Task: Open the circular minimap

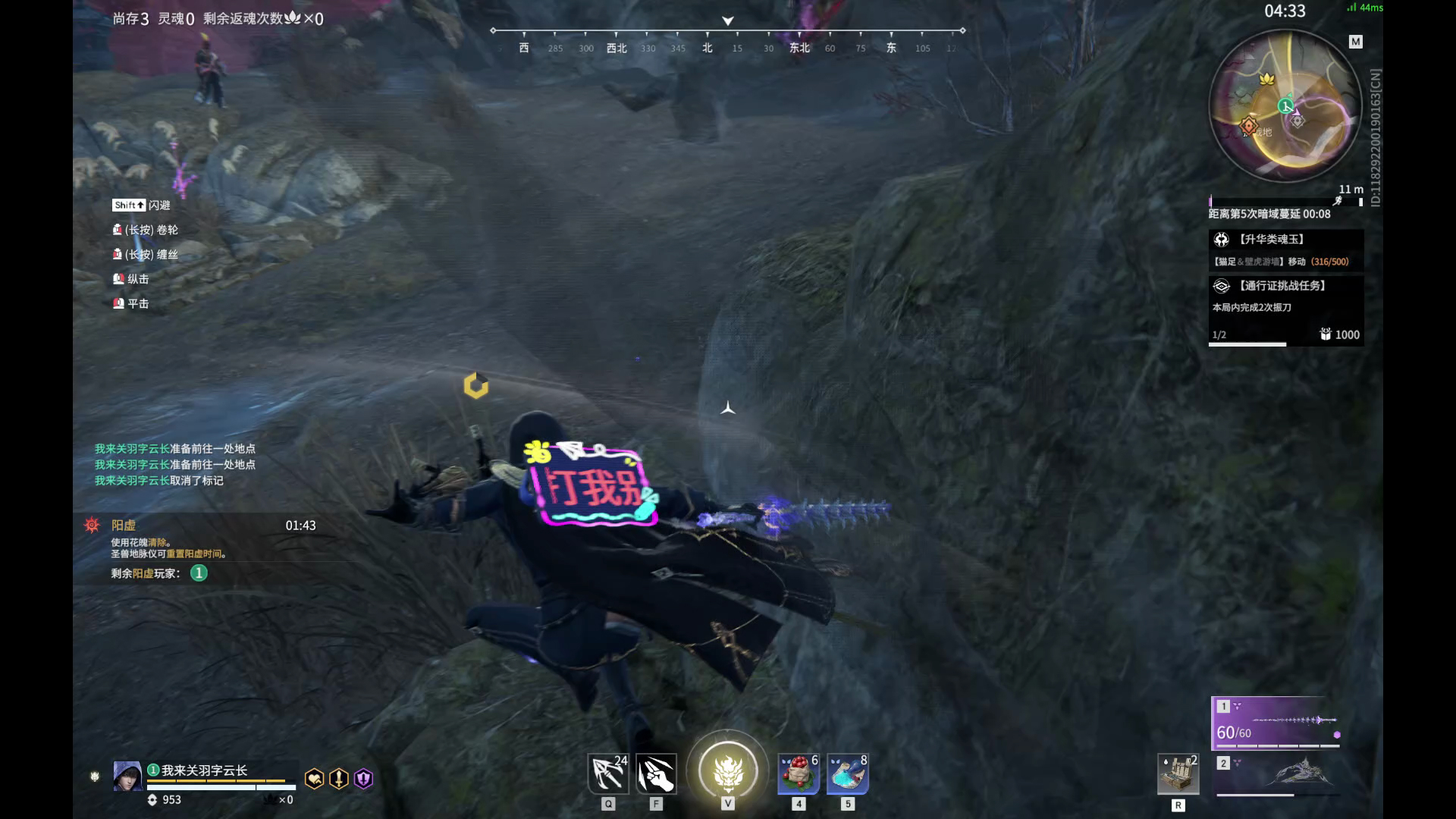Action: click(x=1285, y=106)
